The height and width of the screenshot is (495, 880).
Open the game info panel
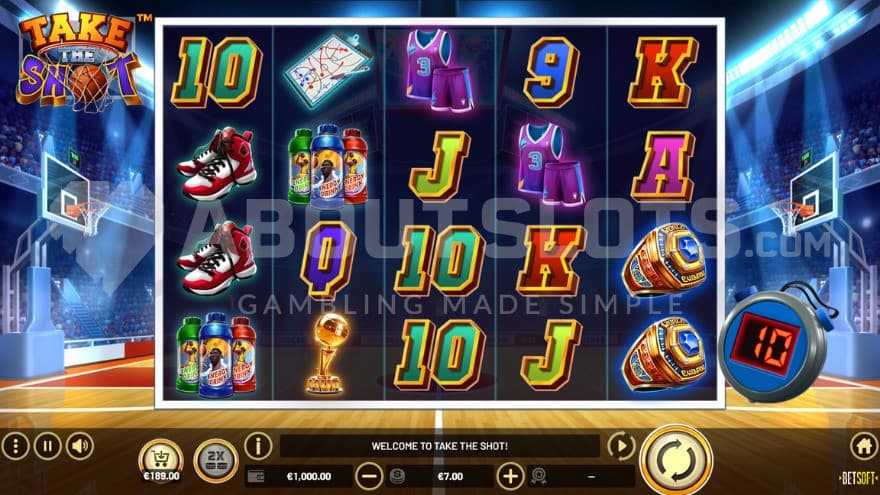258,446
